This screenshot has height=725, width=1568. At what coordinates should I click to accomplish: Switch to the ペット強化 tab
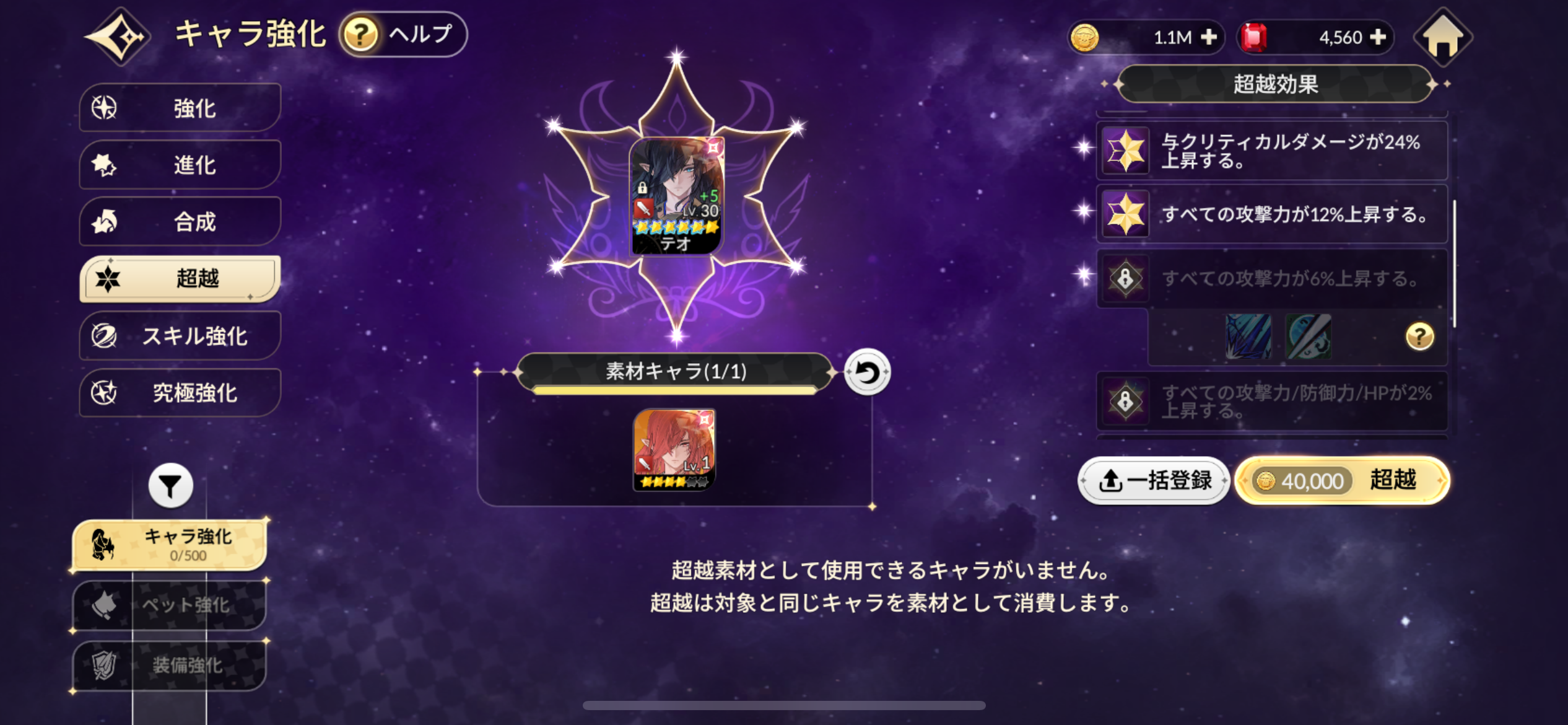tap(168, 606)
